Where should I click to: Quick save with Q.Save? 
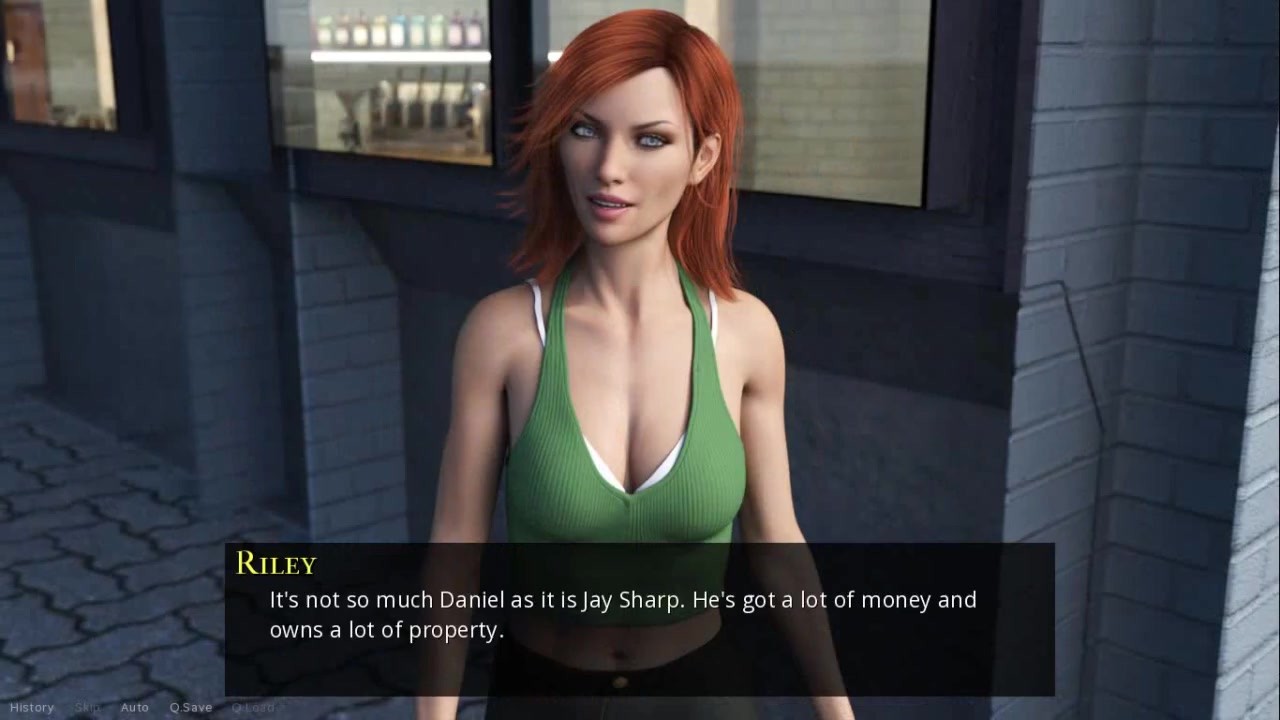tap(190, 708)
